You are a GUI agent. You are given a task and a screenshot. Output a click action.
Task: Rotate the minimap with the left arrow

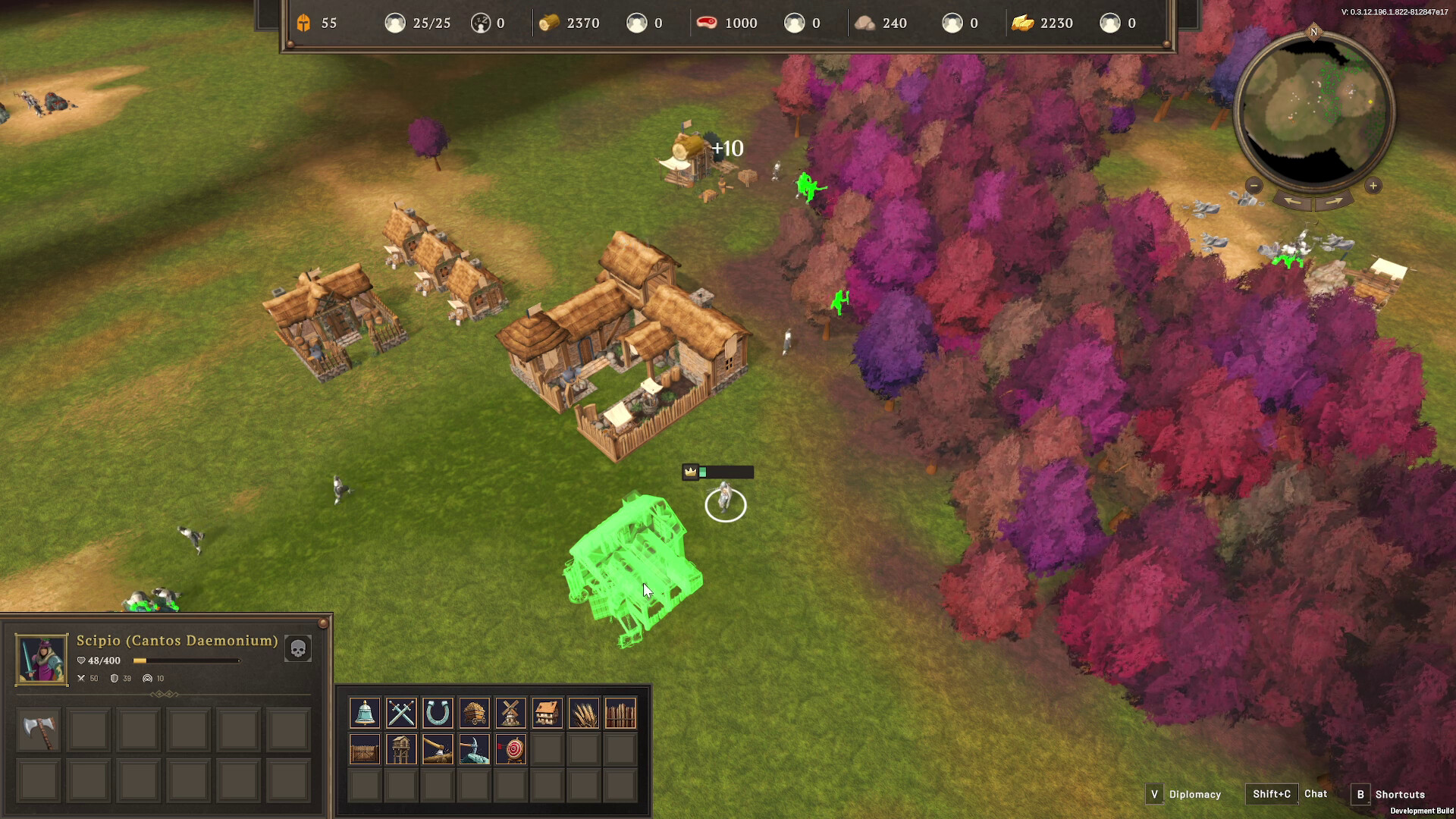click(x=1293, y=202)
